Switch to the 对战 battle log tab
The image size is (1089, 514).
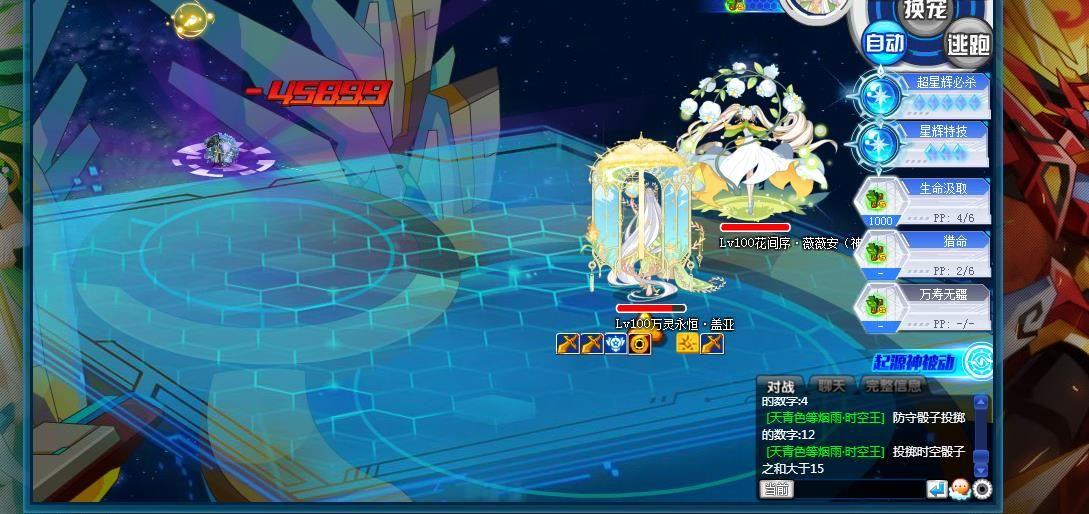pyautogui.click(x=781, y=387)
